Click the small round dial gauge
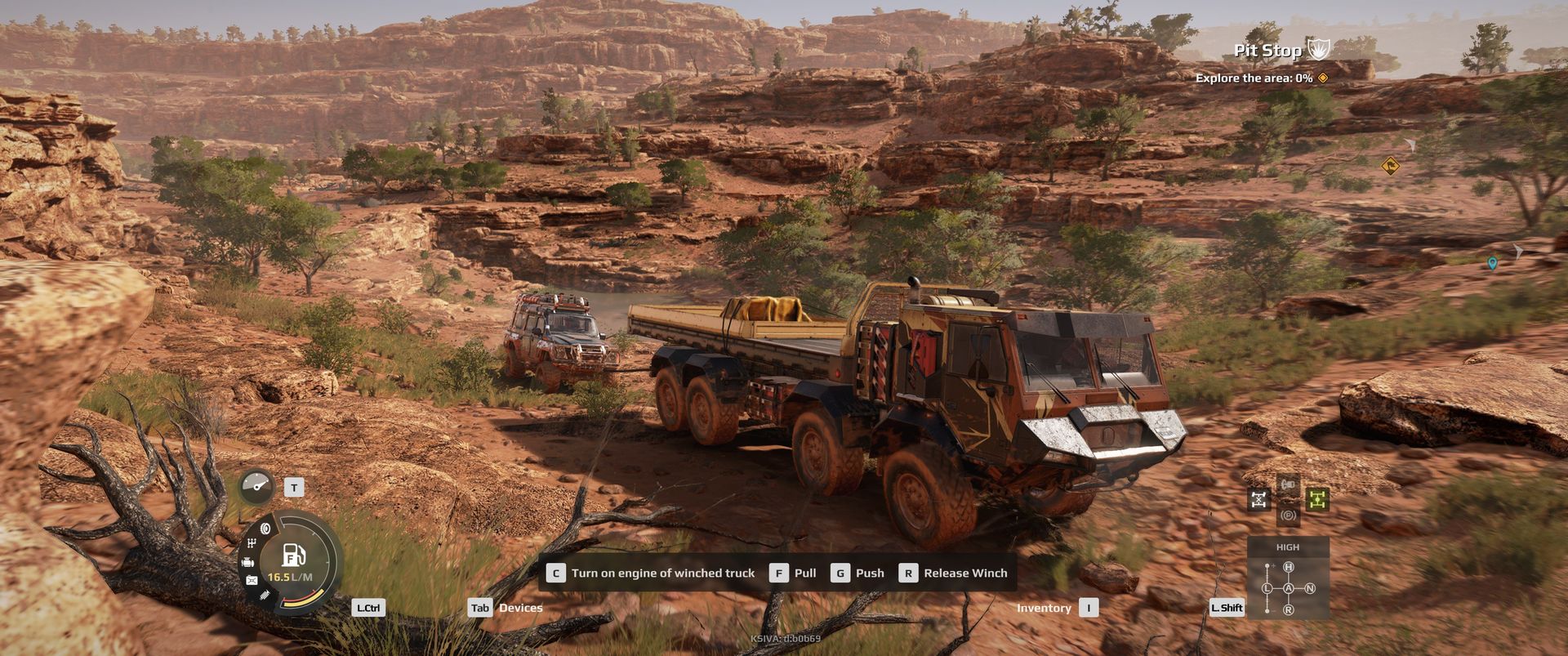 [x=257, y=487]
